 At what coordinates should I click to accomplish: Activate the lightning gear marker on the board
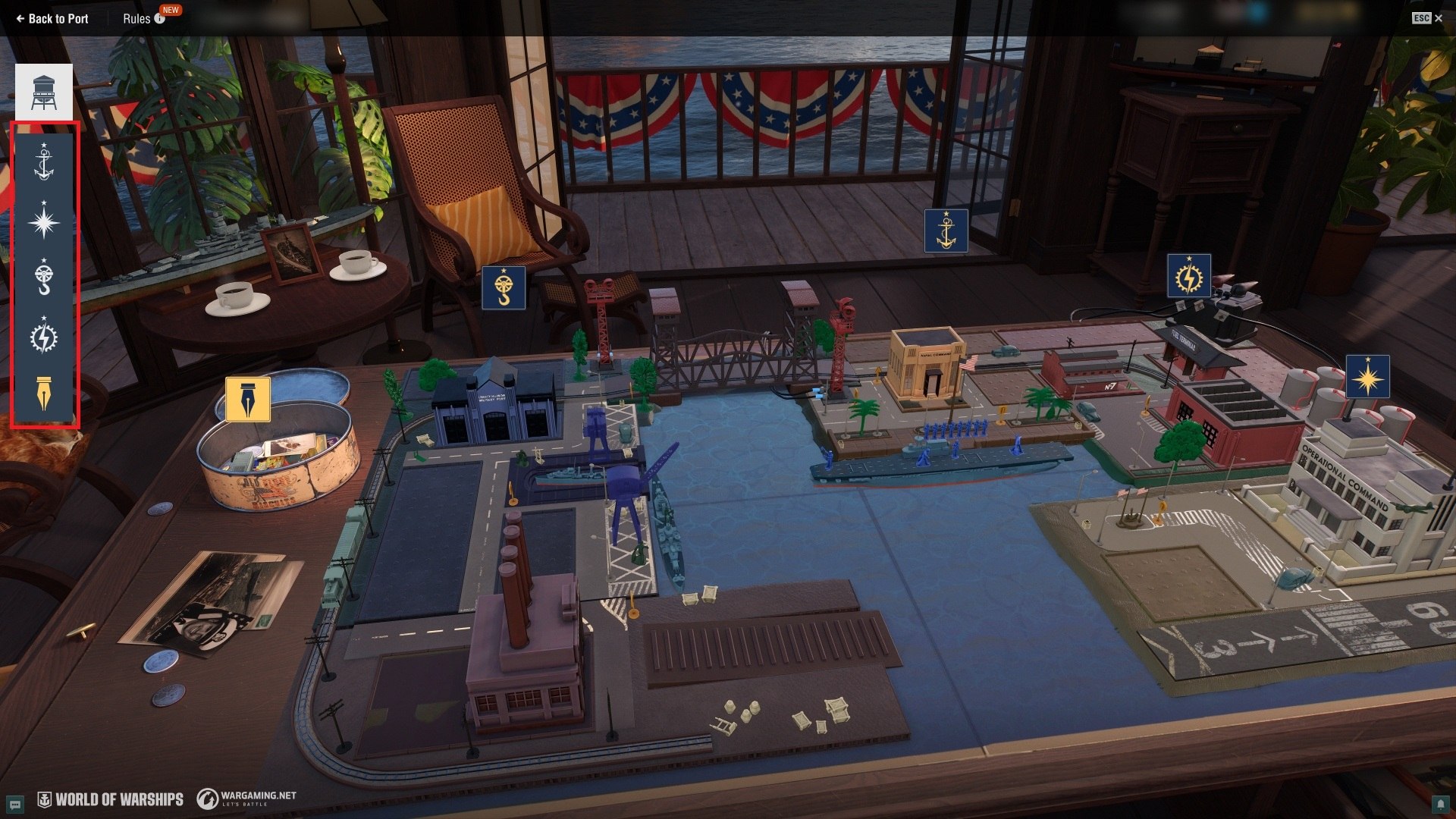1188,276
